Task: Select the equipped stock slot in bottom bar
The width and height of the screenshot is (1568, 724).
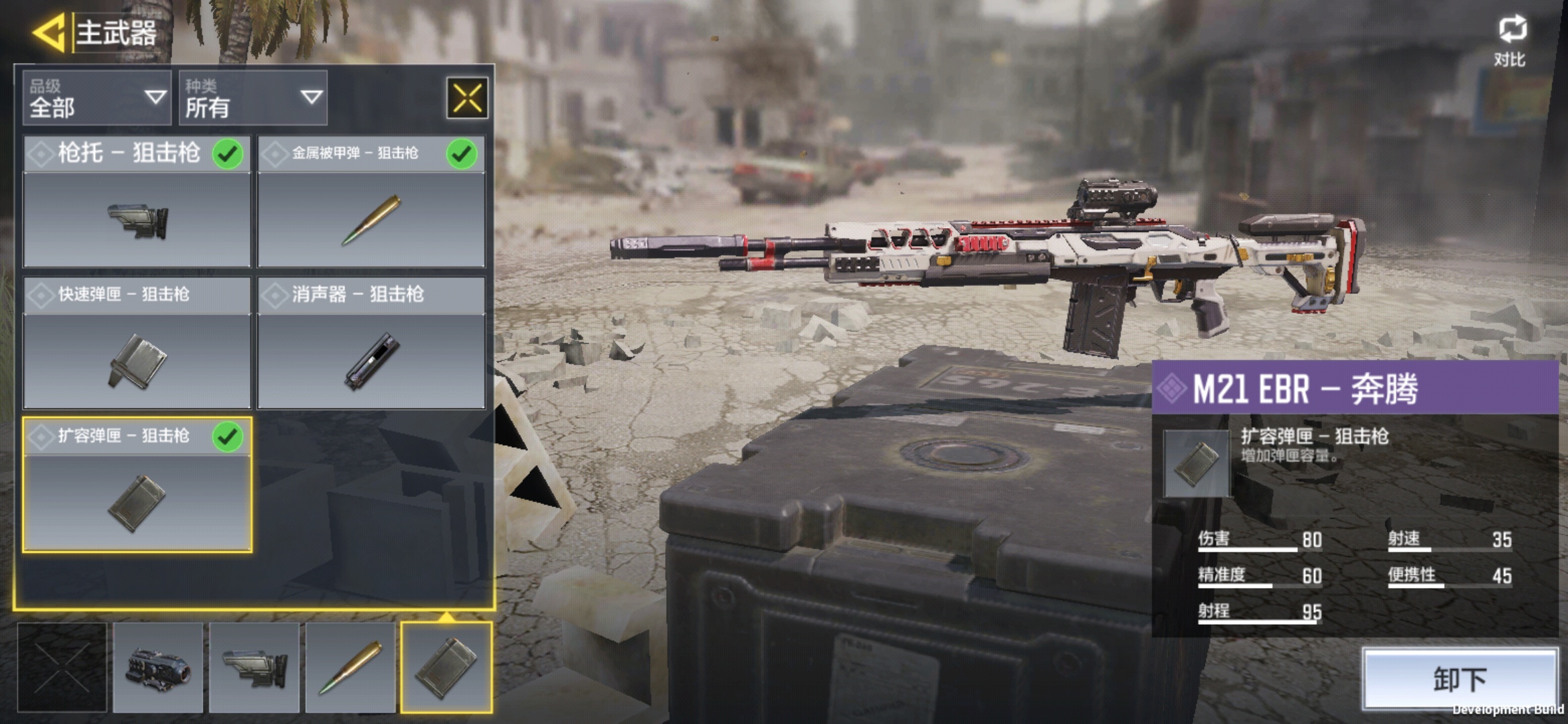Action: click(254, 667)
